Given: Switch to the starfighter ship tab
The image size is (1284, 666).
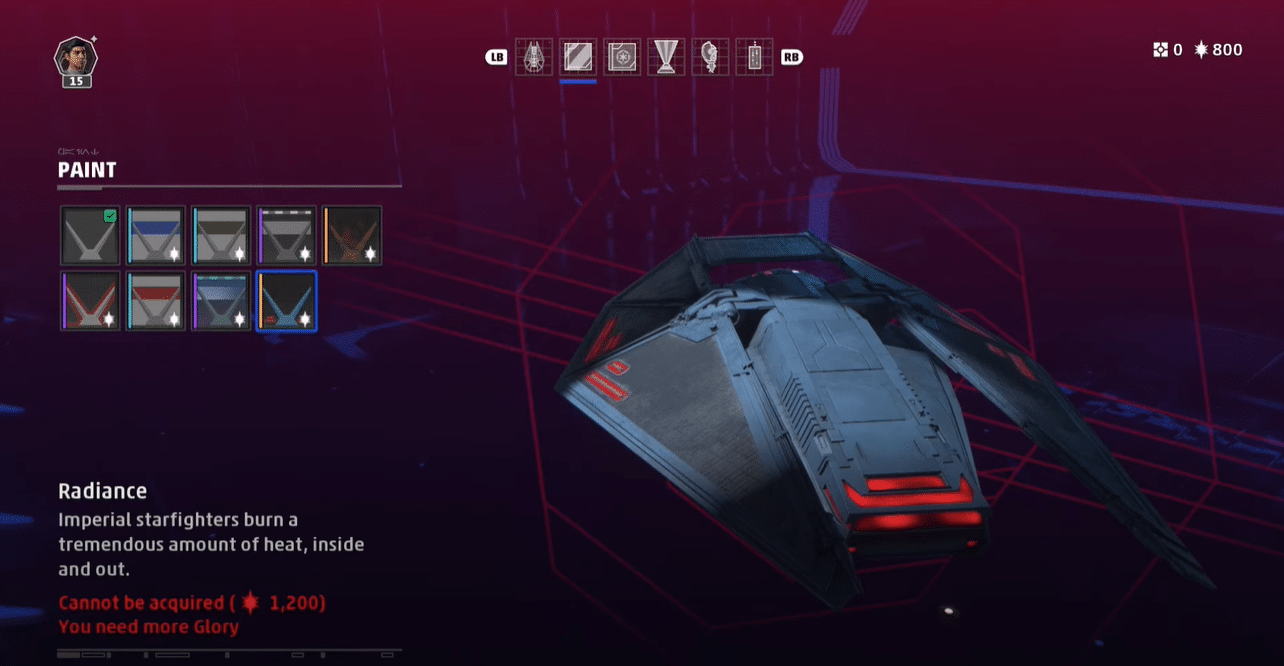Looking at the screenshot, I should click(x=534, y=57).
